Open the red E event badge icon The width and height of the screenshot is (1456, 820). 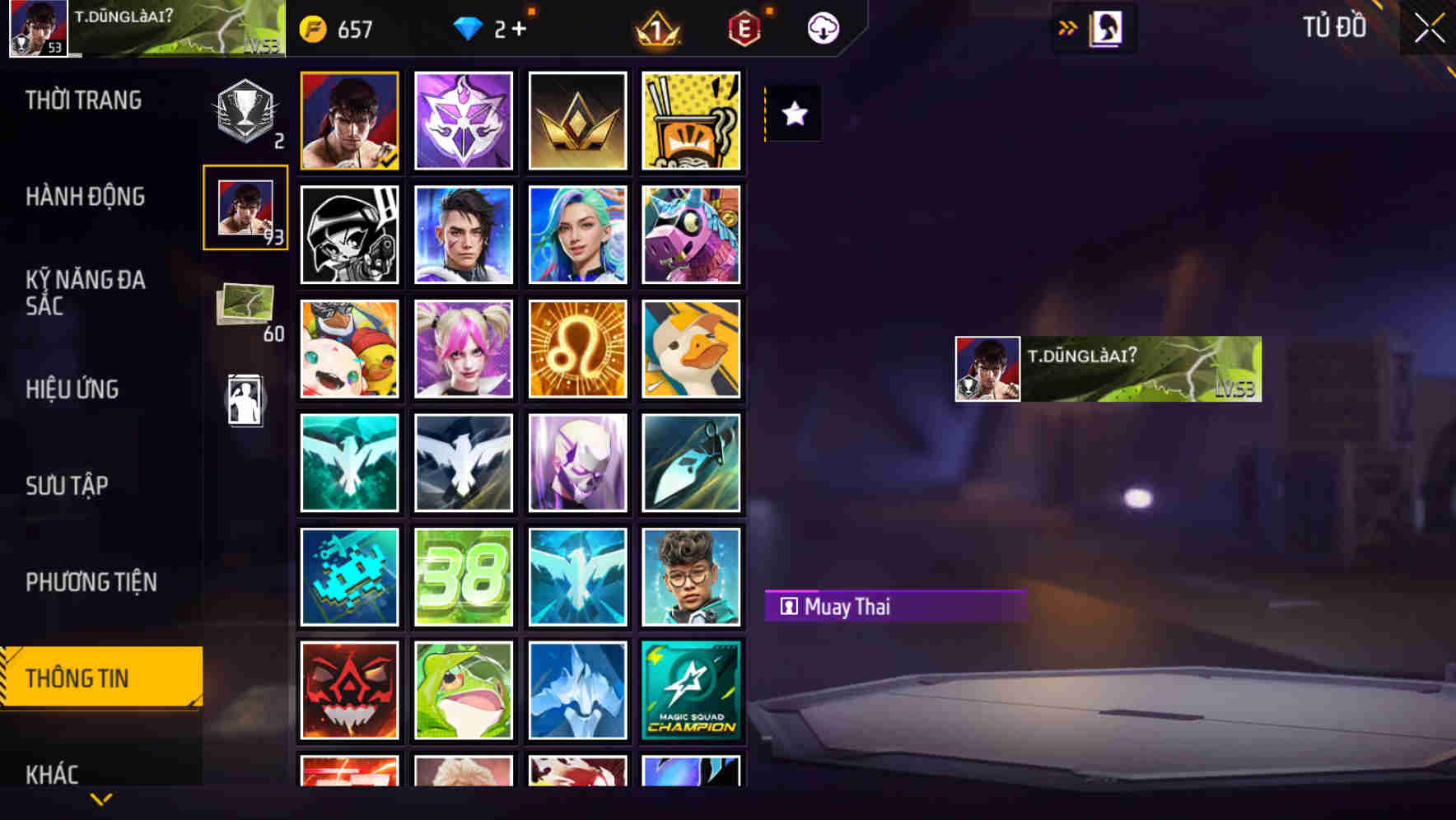745,28
